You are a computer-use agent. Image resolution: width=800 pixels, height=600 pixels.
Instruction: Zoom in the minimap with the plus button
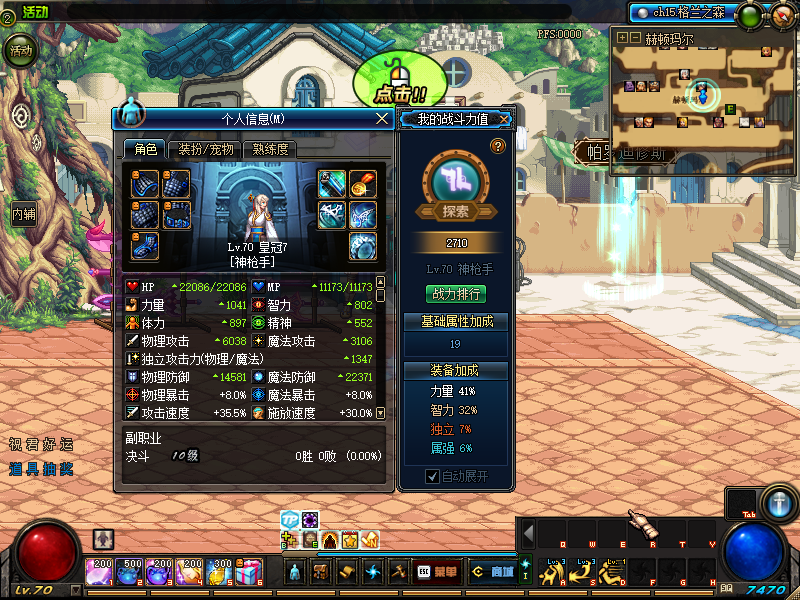click(622, 38)
